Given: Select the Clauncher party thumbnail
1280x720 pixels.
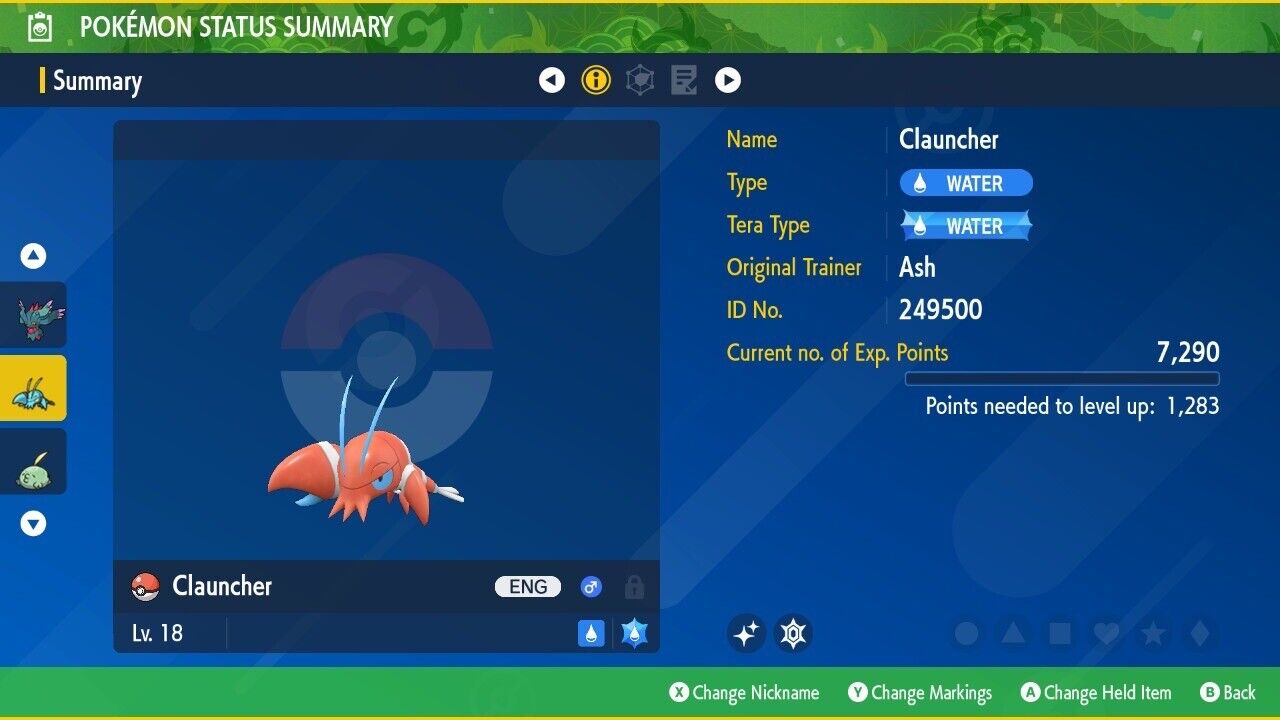Looking at the screenshot, I should coord(34,388).
